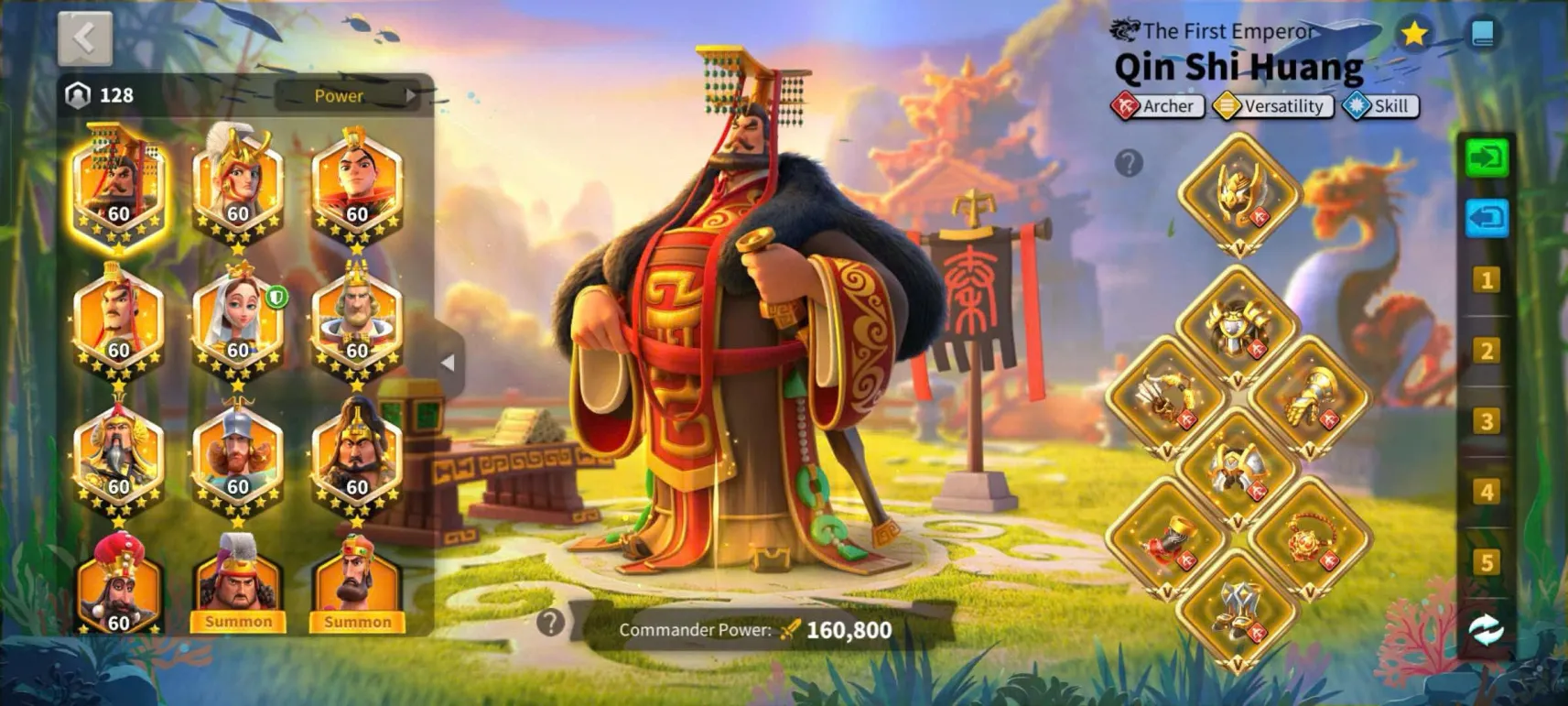This screenshot has height=706, width=1568.
Task: Open the Commander Power help tooltip
Action: pos(550,624)
